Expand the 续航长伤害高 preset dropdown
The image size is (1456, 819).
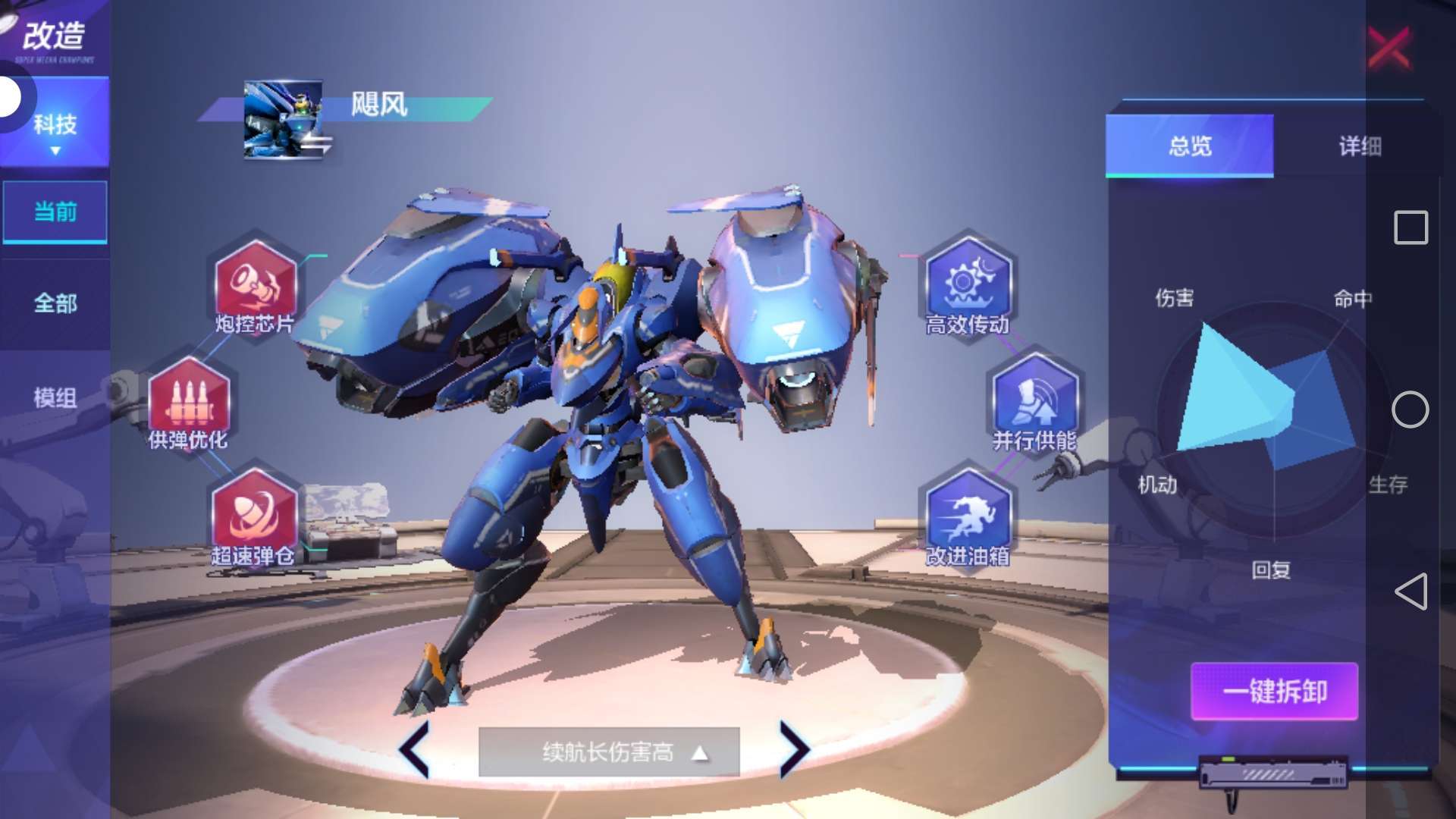tap(609, 752)
